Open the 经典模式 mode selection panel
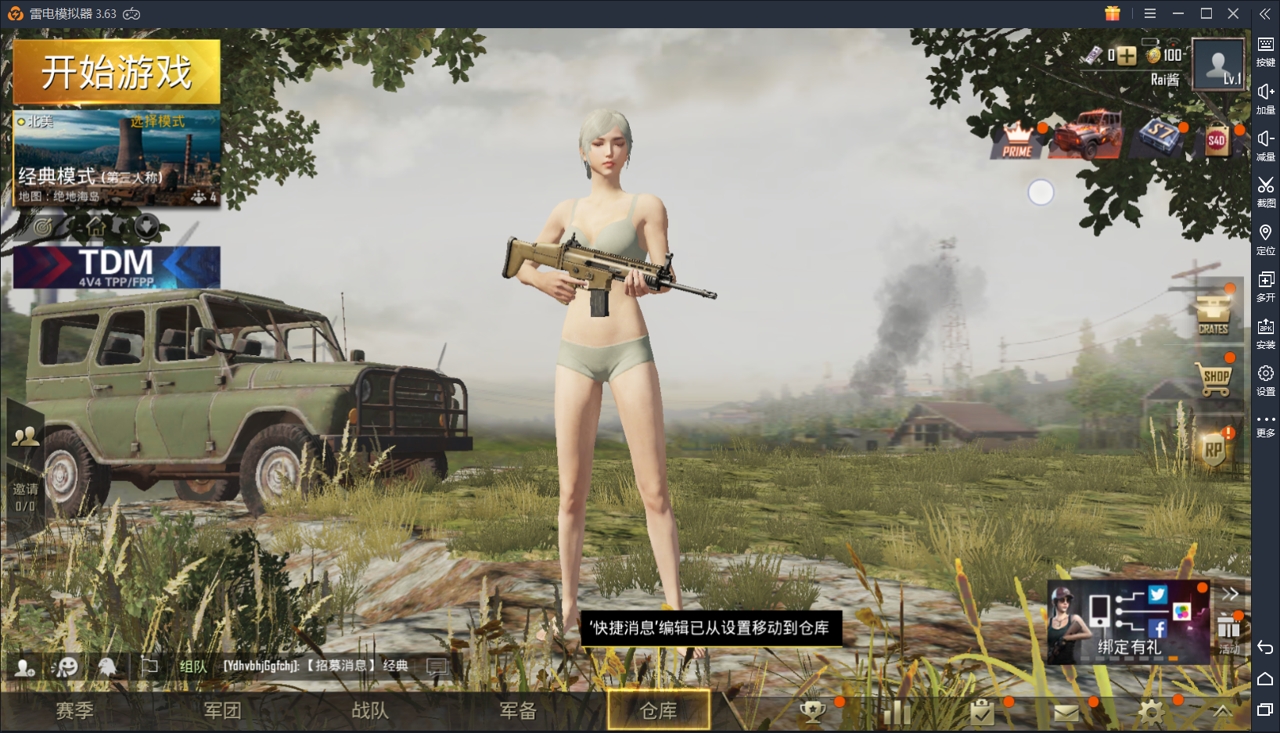The image size is (1280, 733). click(116, 158)
